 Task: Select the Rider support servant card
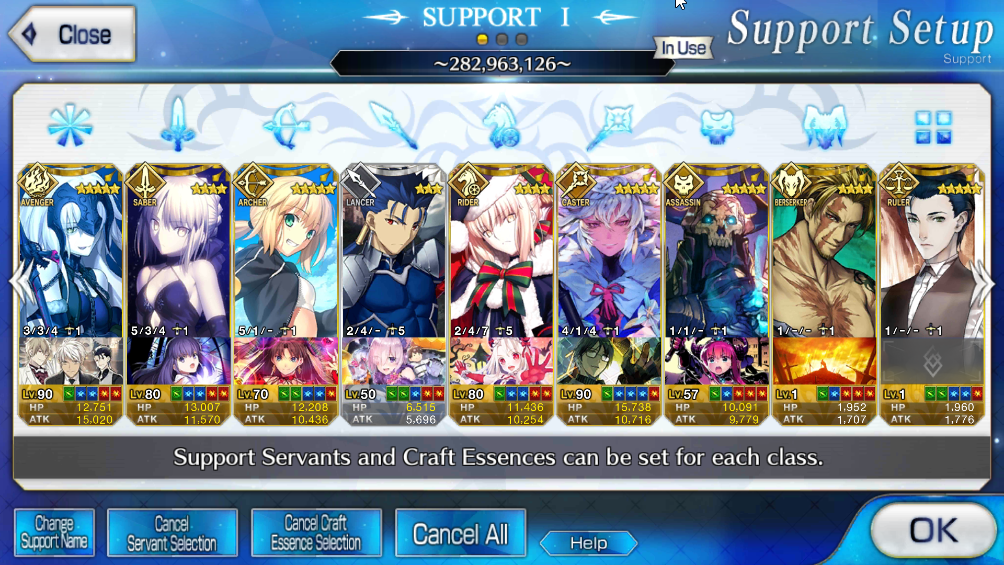(502, 260)
